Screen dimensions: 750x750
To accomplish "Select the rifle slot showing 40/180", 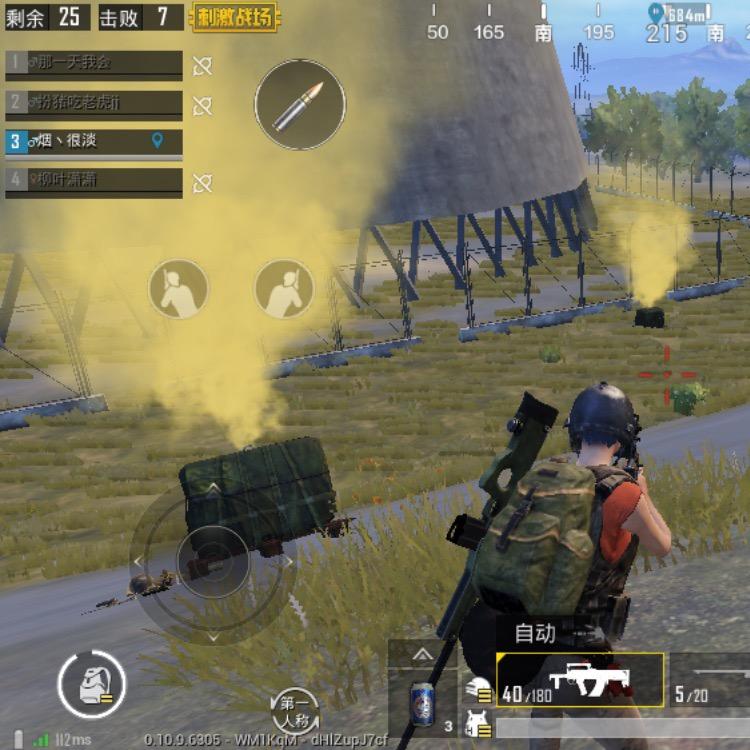I will pos(580,681).
